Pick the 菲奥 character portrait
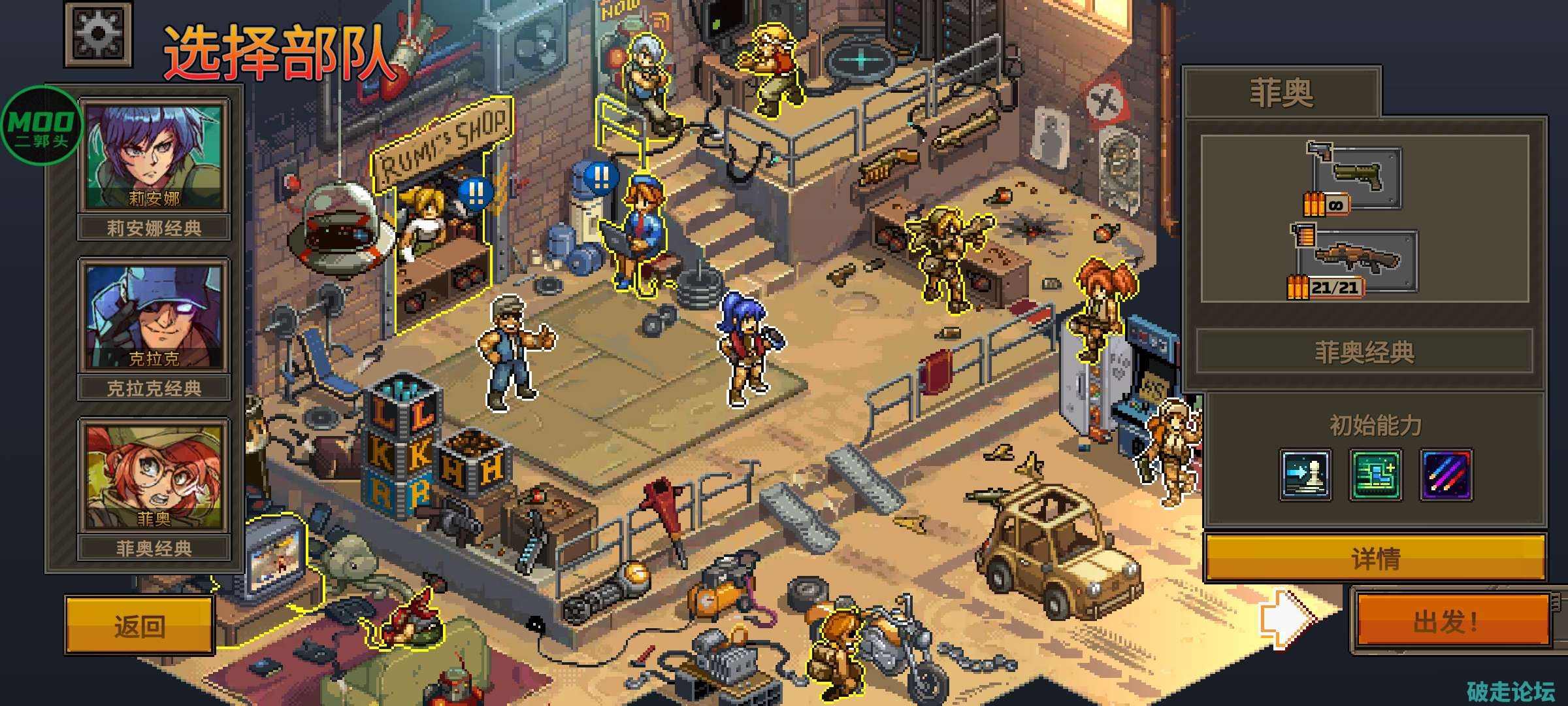 [154, 476]
